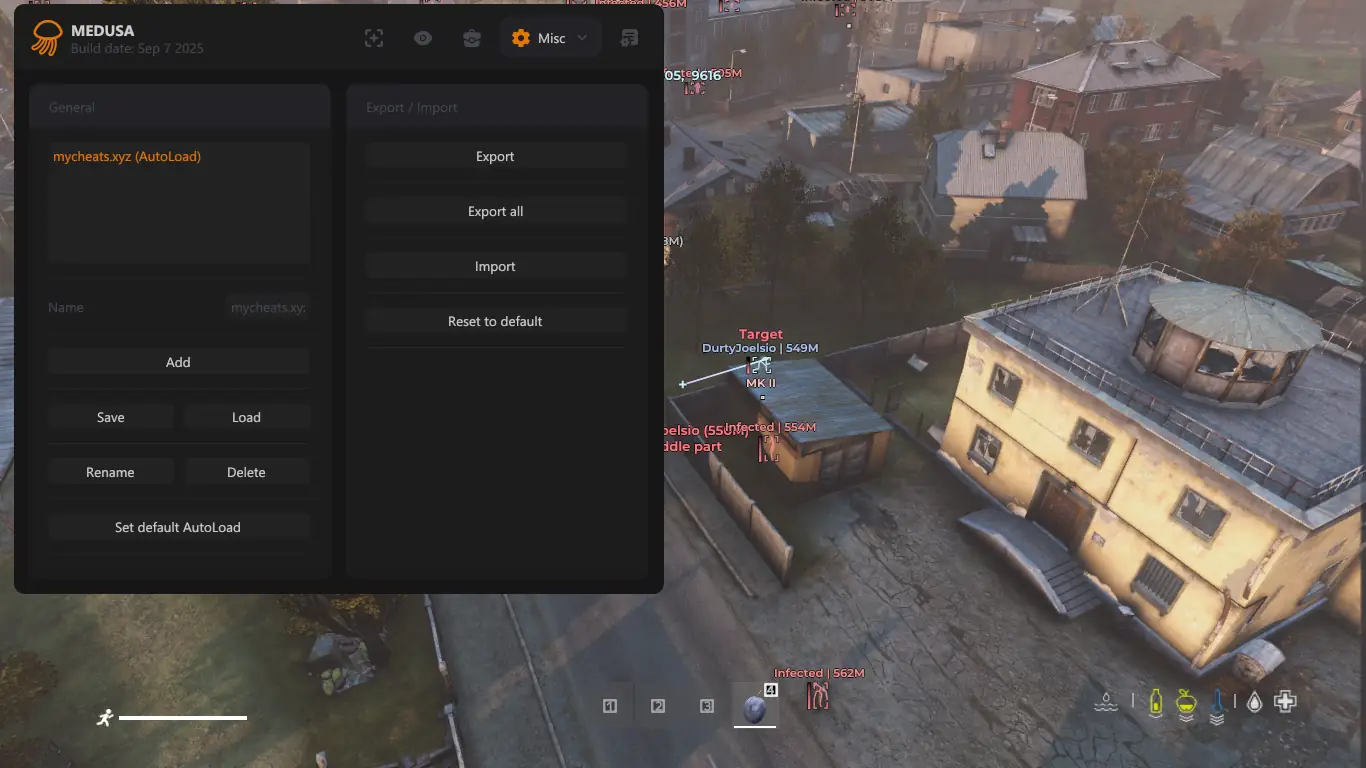Click the Export all button
The height and width of the screenshot is (768, 1366).
495,212
